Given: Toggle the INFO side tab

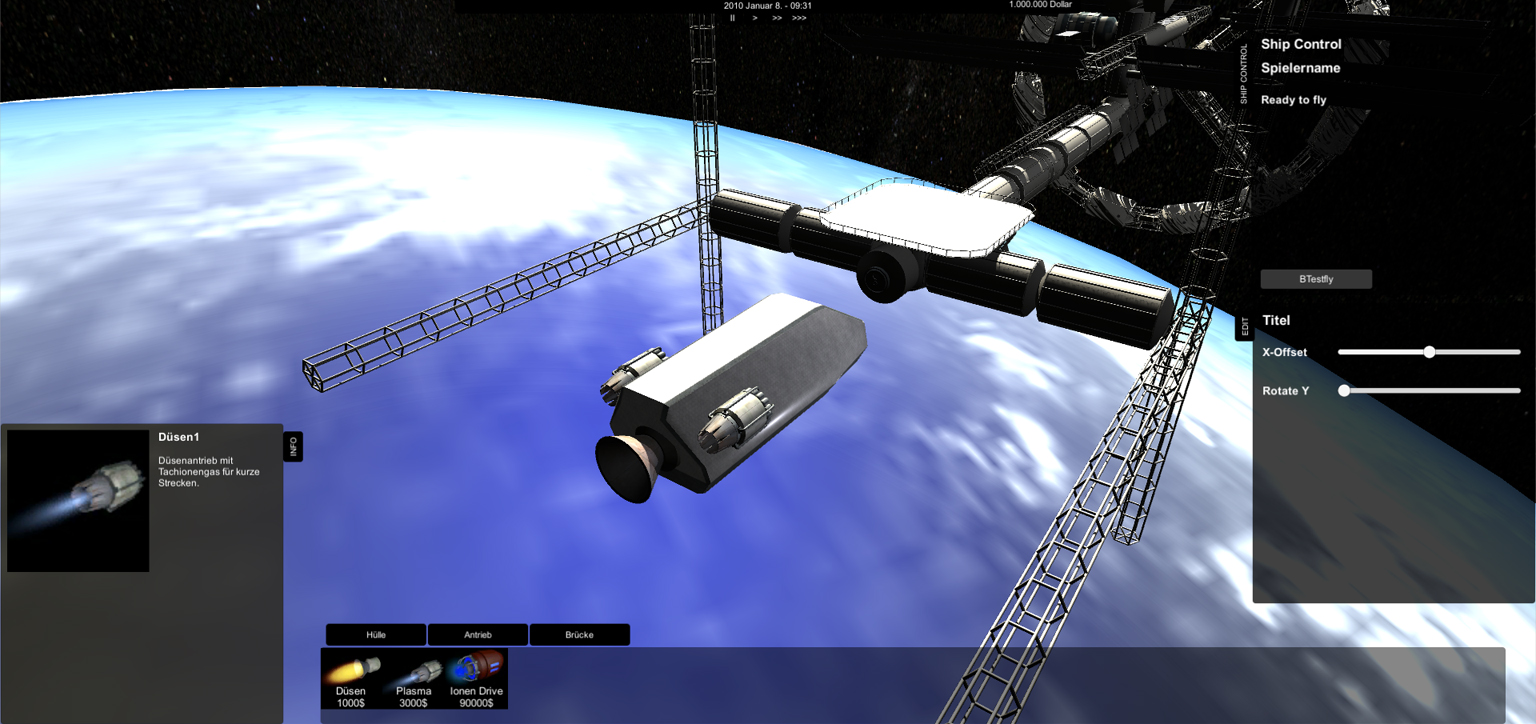Looking at the screenshot, I should pyautogui.click(x=293, y=447).
